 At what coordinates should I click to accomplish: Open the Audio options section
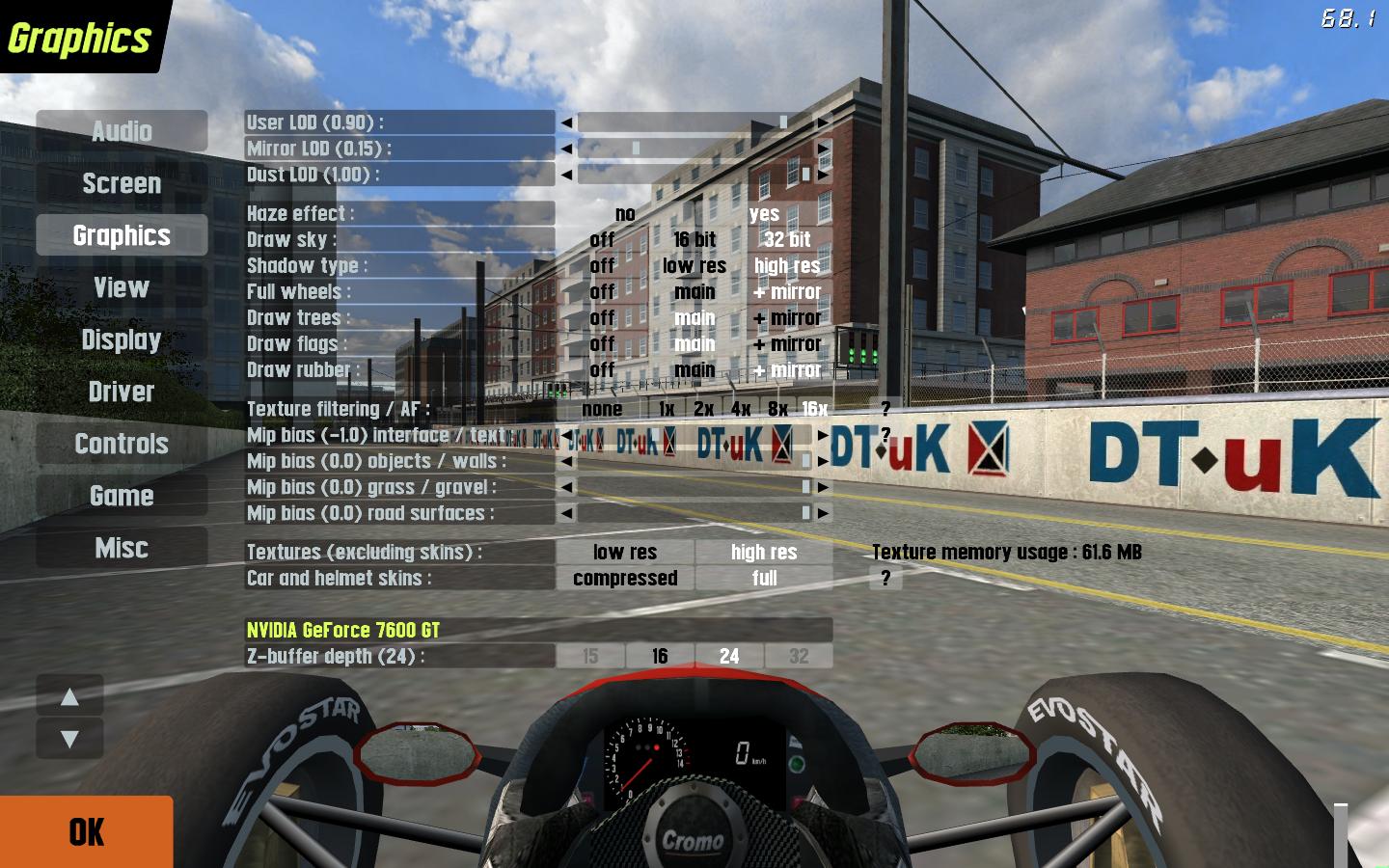[x=122, y=131]
